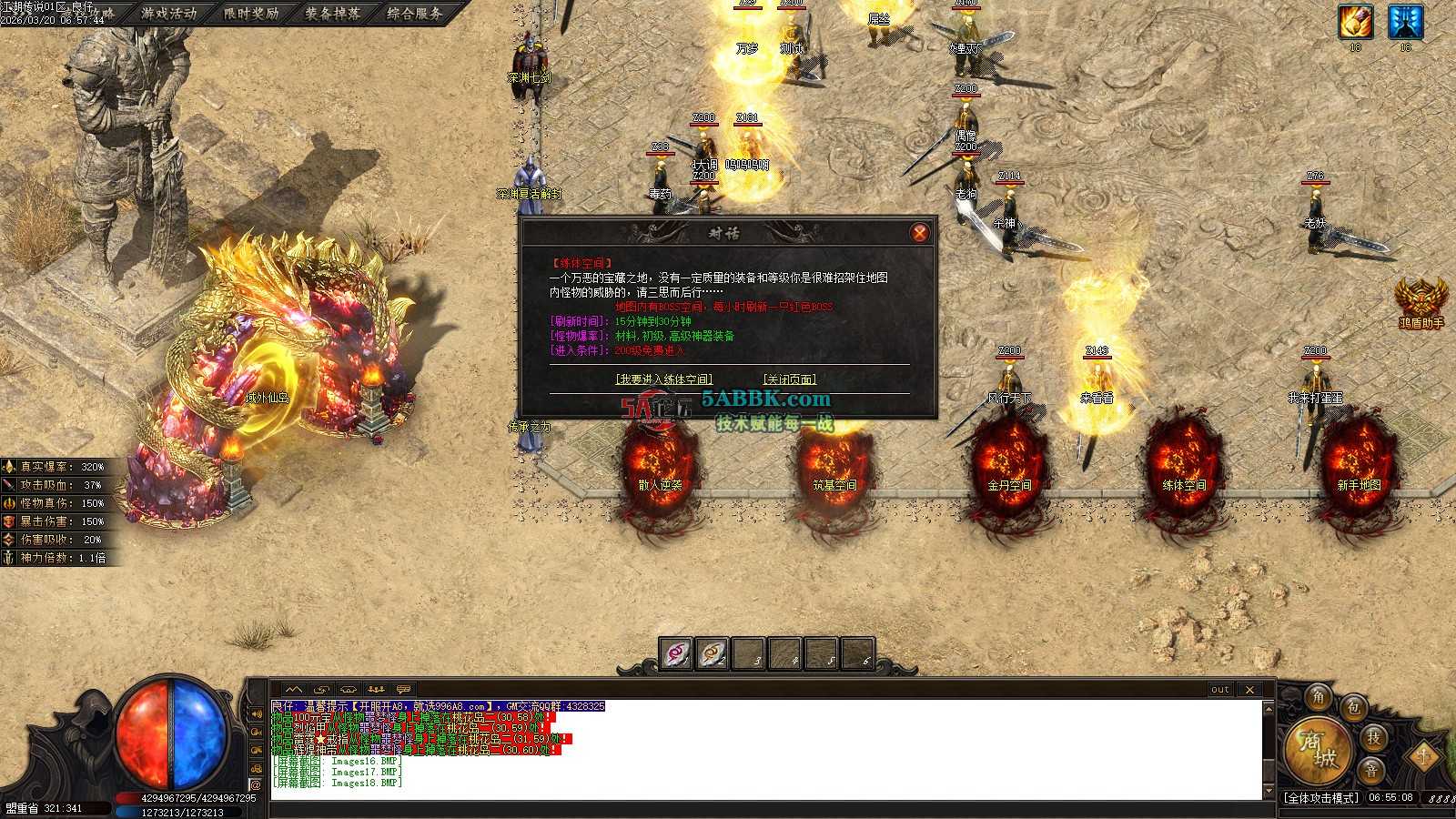This screenshot has height=819, width=1456.
Task: Open the bag with 包 button
Action: click(x=1355, y=707)
